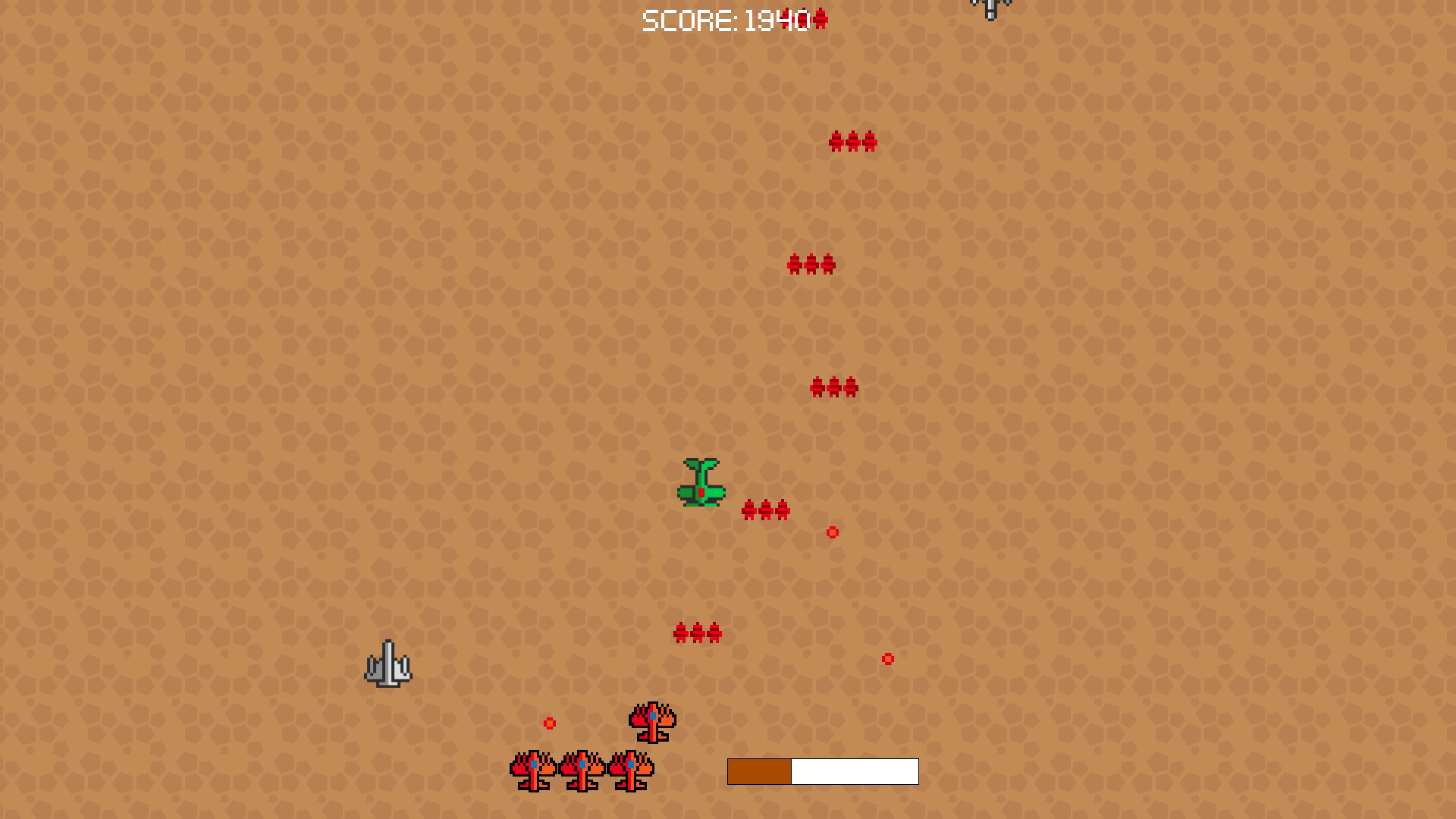Click the trio of red enemies below center screen
This screenshot has width=1456, height=819.
(698, 632)
